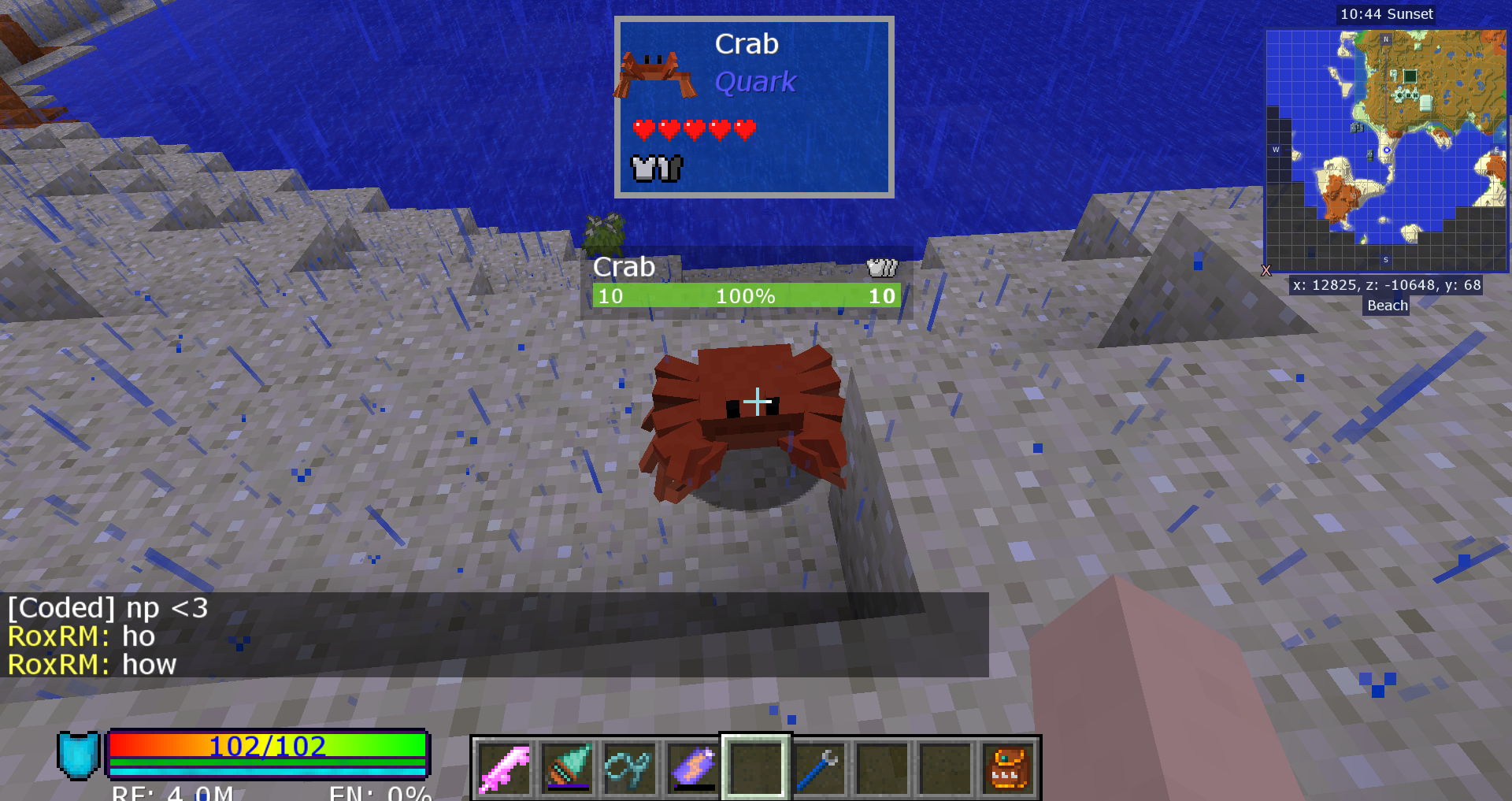Image resolution: width=1512 pixels, height=801 pixels.
Task: Click the JourneyMap minimap
Action: click(1386, 151)
